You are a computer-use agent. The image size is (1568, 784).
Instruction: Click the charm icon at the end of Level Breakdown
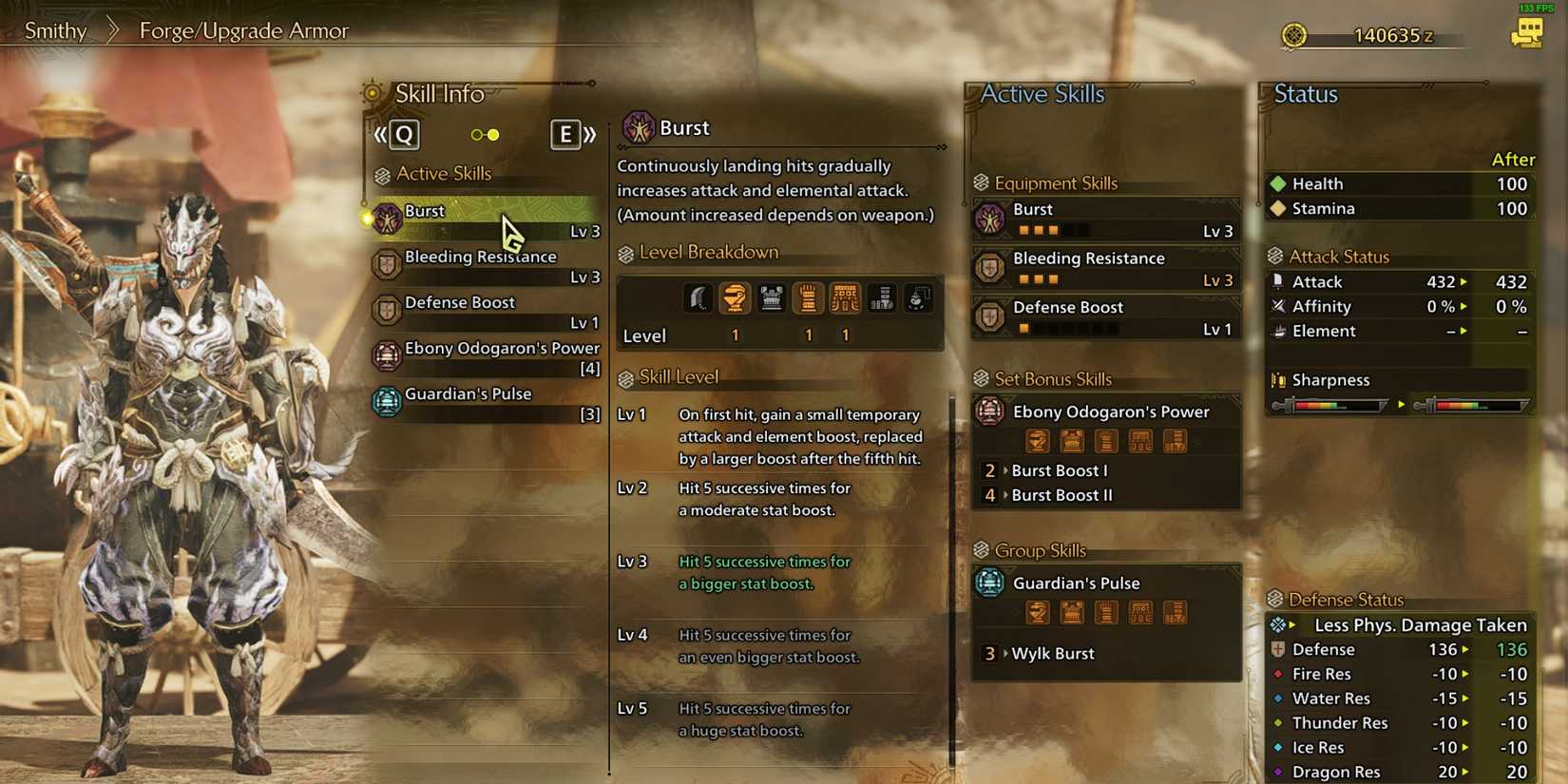(917, 297)
